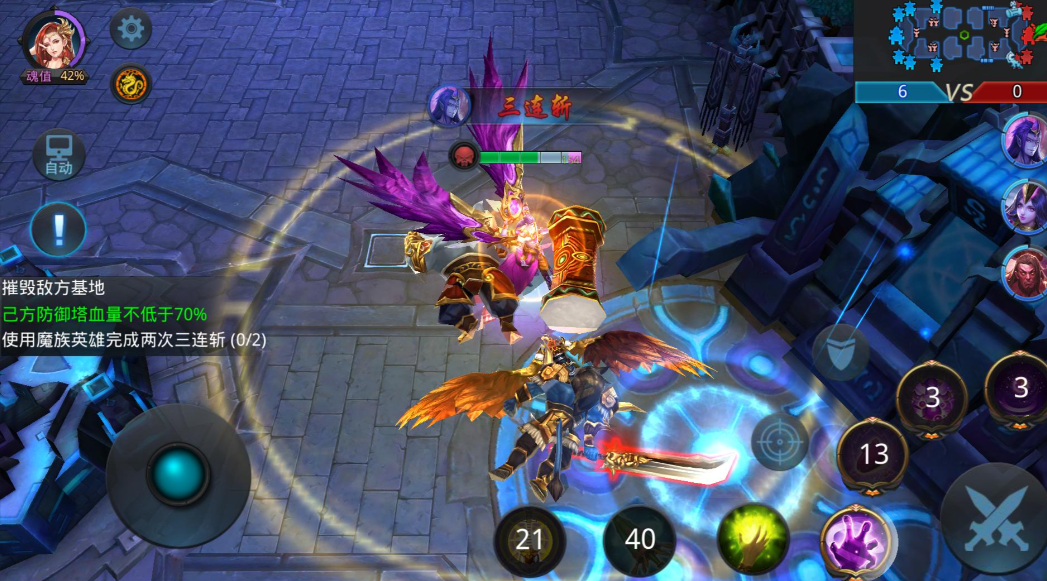
Task: Open the blue exclamation mark mission info
Action: tap(58, 229)
